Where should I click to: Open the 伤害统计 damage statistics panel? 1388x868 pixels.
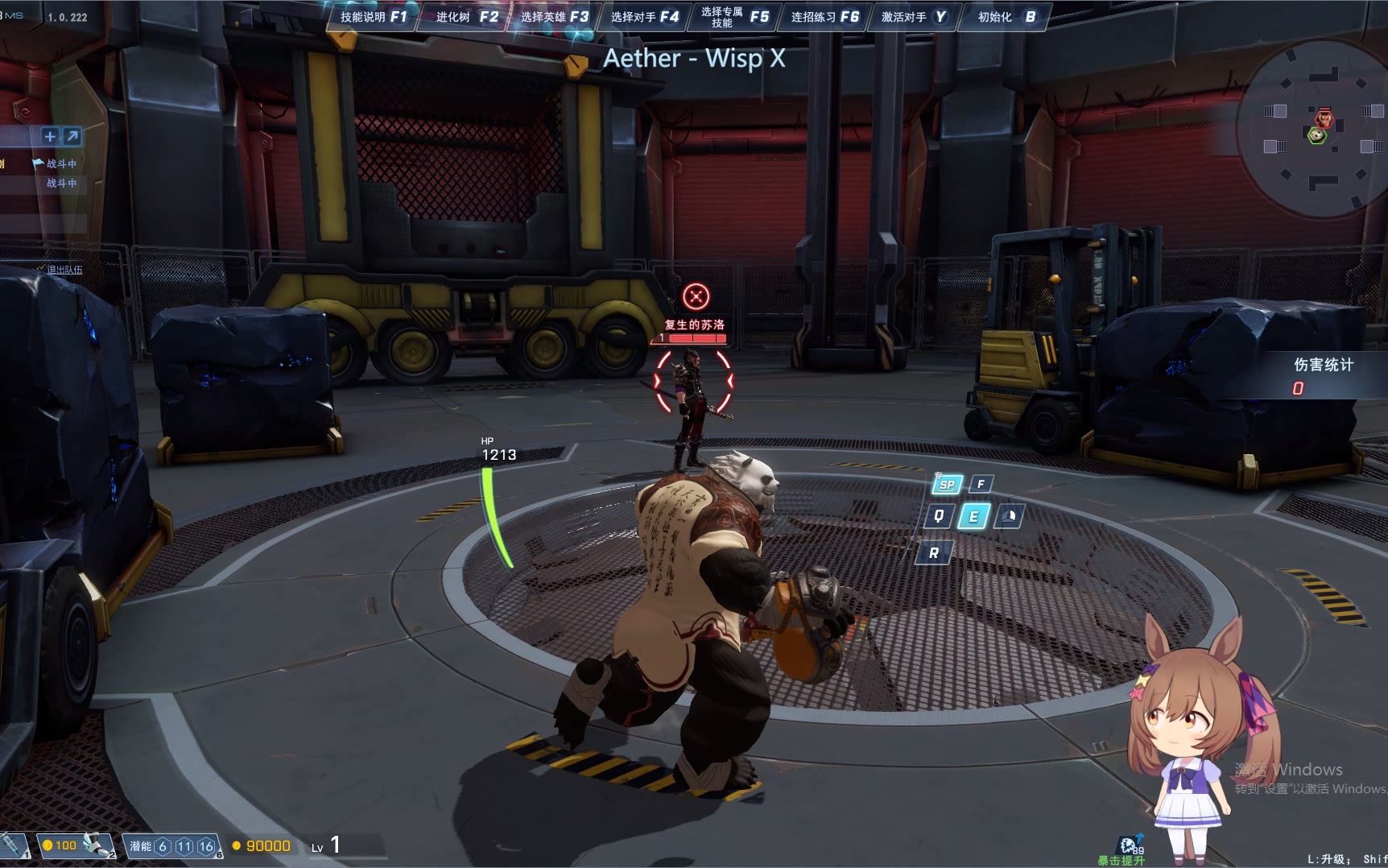click(1322, 374)
